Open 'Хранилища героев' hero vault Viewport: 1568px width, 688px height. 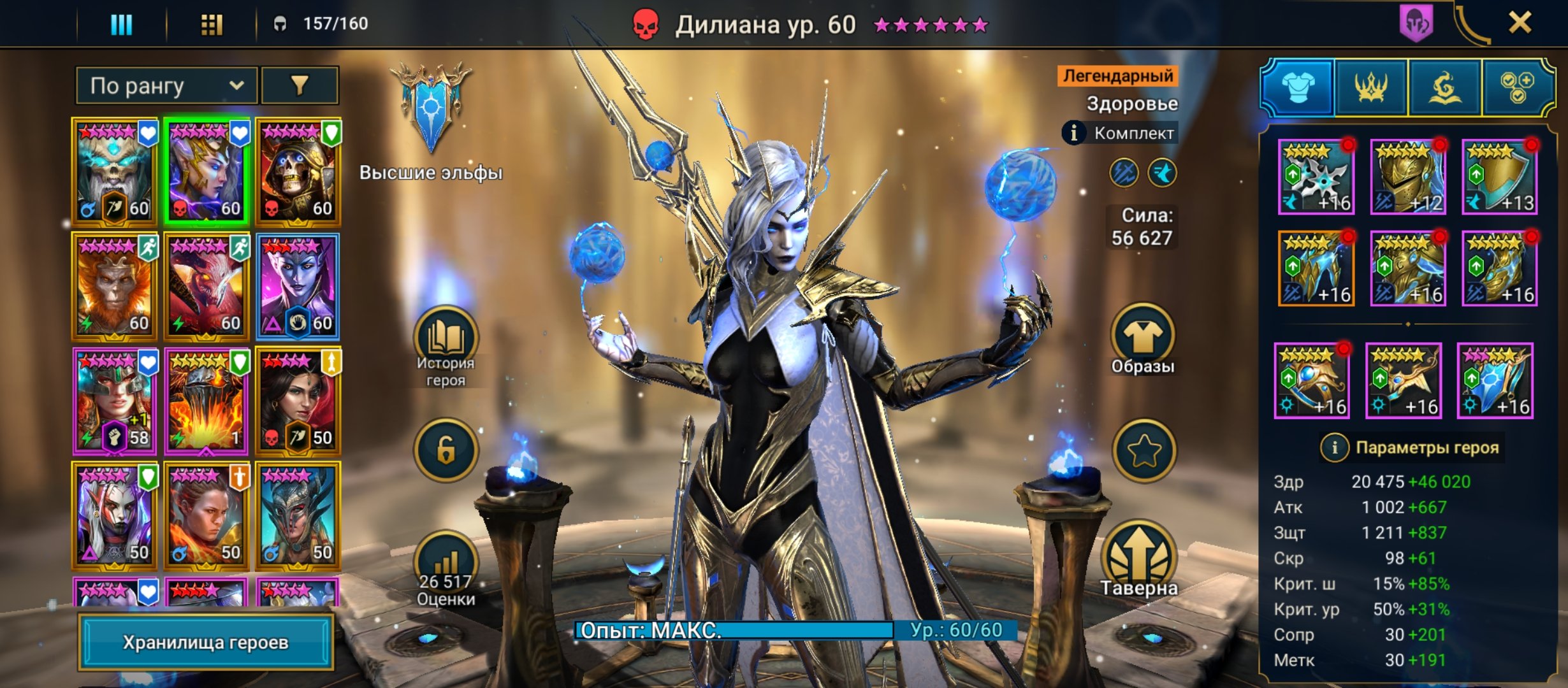point(205,642)
